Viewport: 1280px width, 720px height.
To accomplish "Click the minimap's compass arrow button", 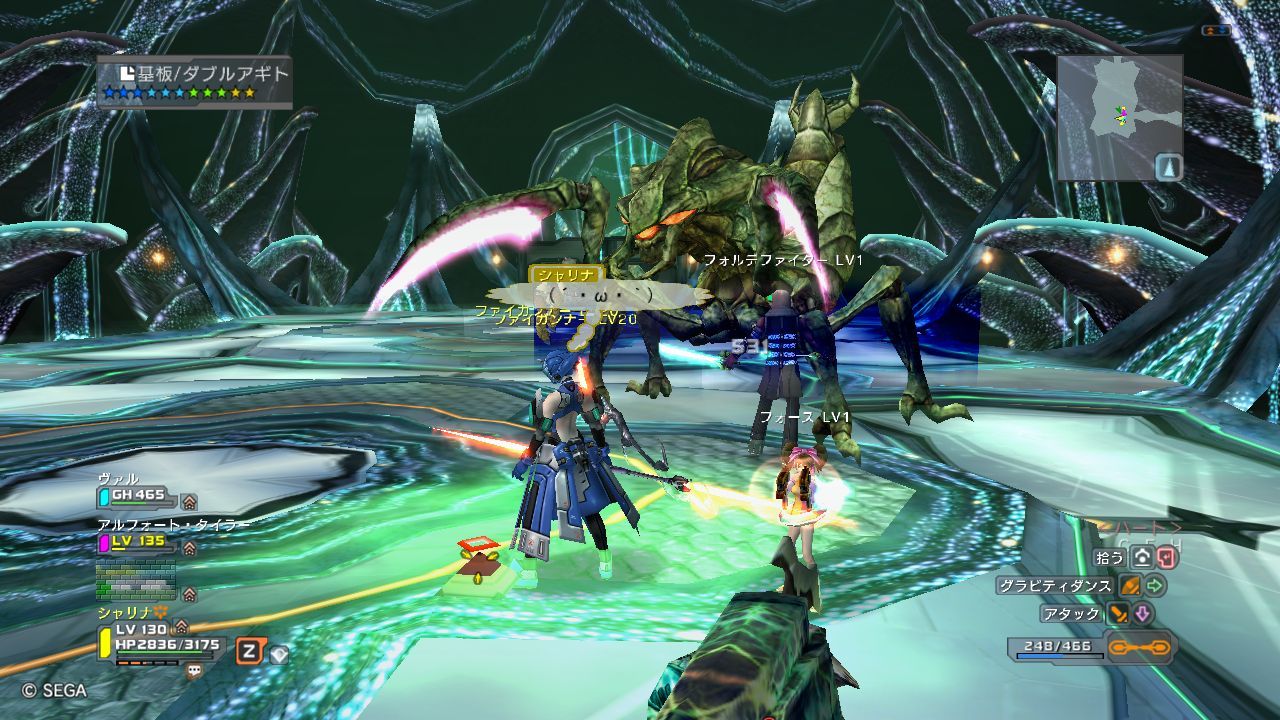I will pos(1169,167).
